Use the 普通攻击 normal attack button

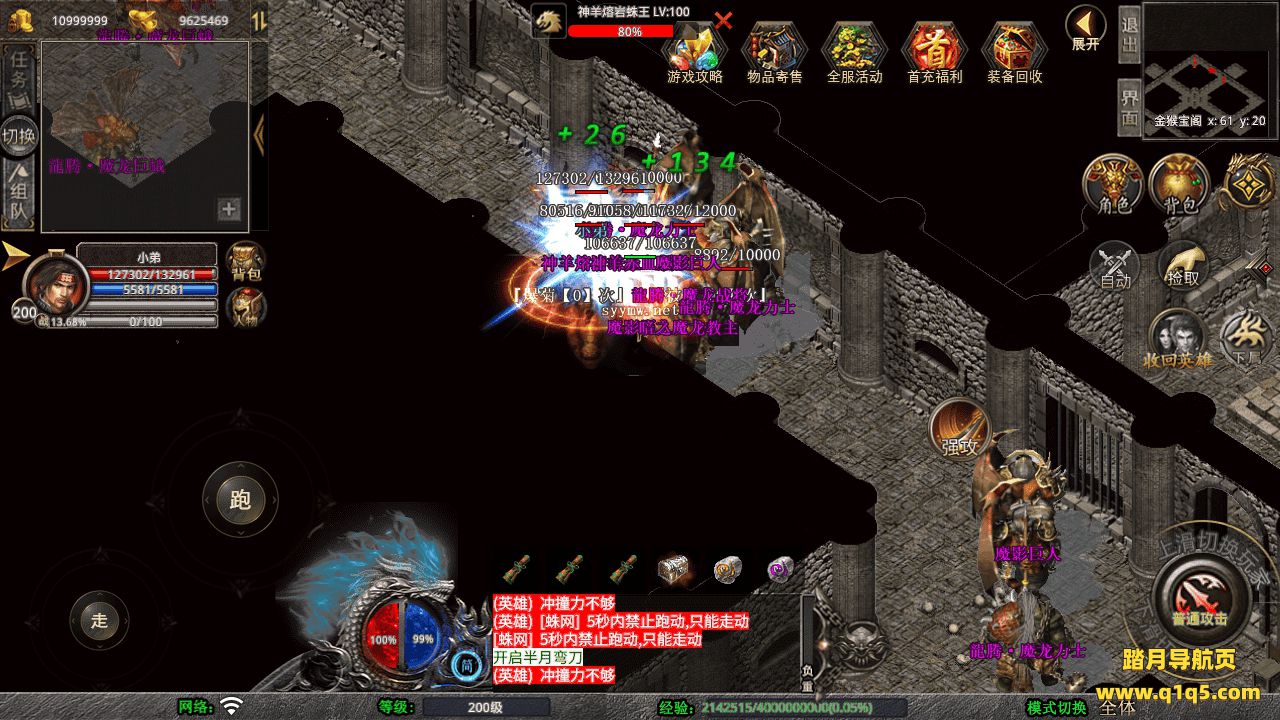tap(1199, 598)
